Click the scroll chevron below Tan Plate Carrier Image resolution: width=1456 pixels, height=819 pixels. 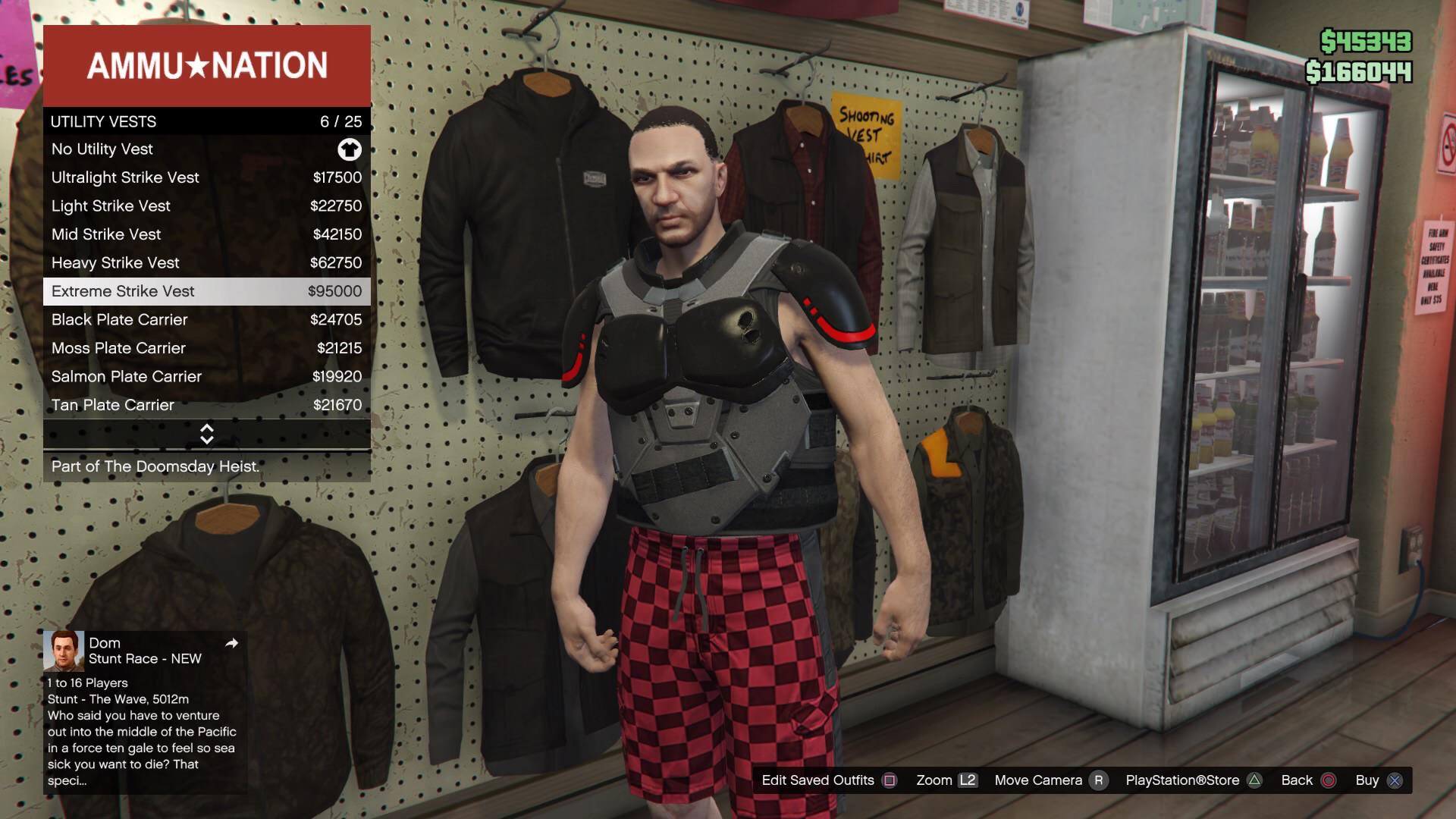pyautogui.click(x=206, y=434)
